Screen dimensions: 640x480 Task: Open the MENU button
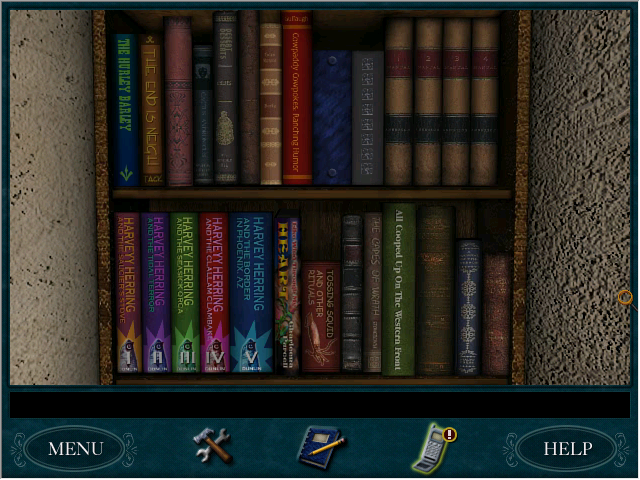(75, 448)
